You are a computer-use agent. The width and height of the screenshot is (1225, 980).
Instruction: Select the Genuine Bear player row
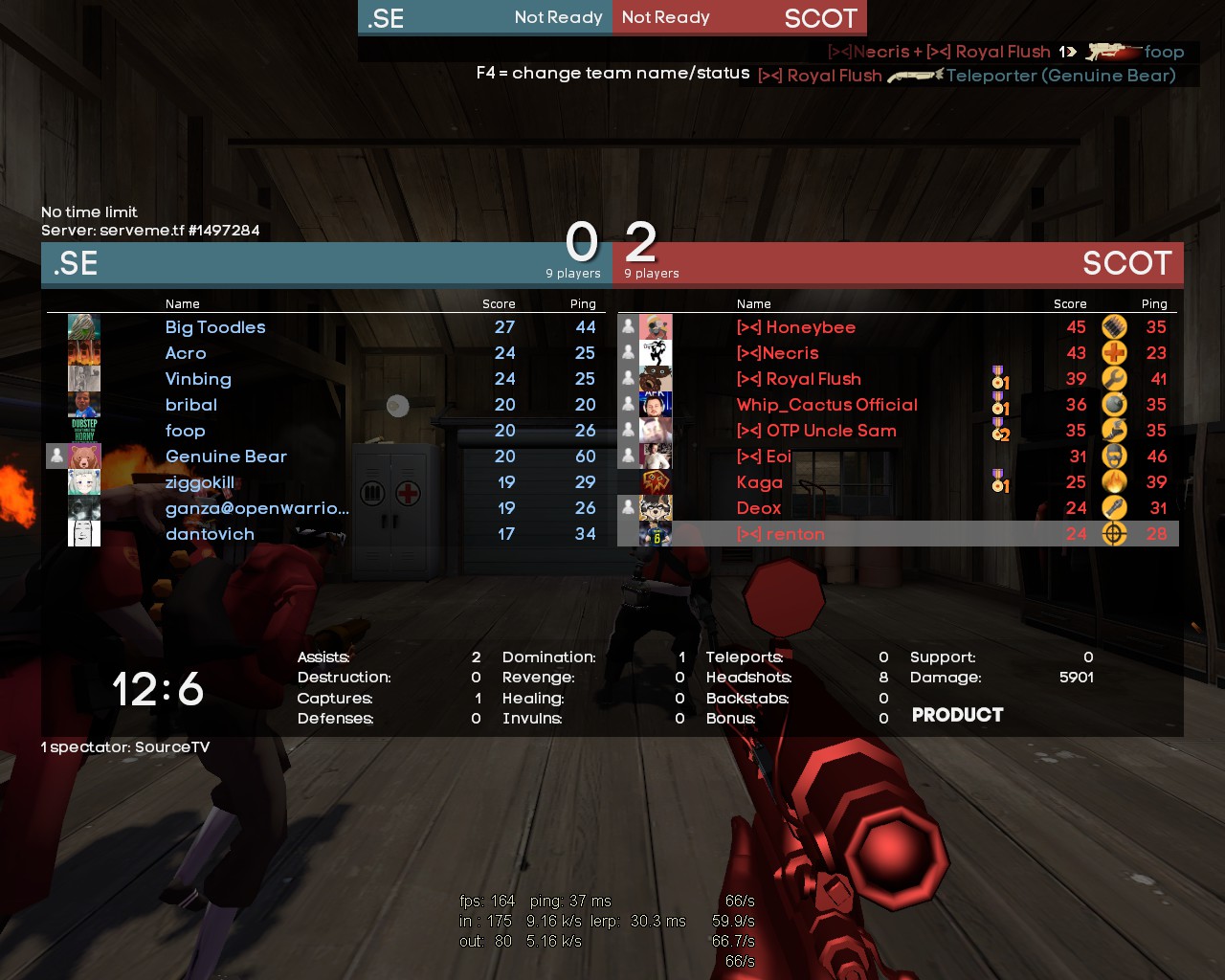(x=226, y=457)
